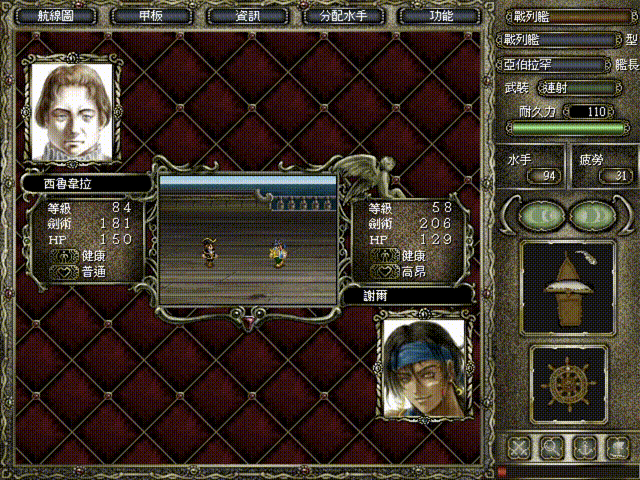Click the 亞伯拉罕 captain name field
This screenshot has width=640, height=480.
(x=551, y=64)
